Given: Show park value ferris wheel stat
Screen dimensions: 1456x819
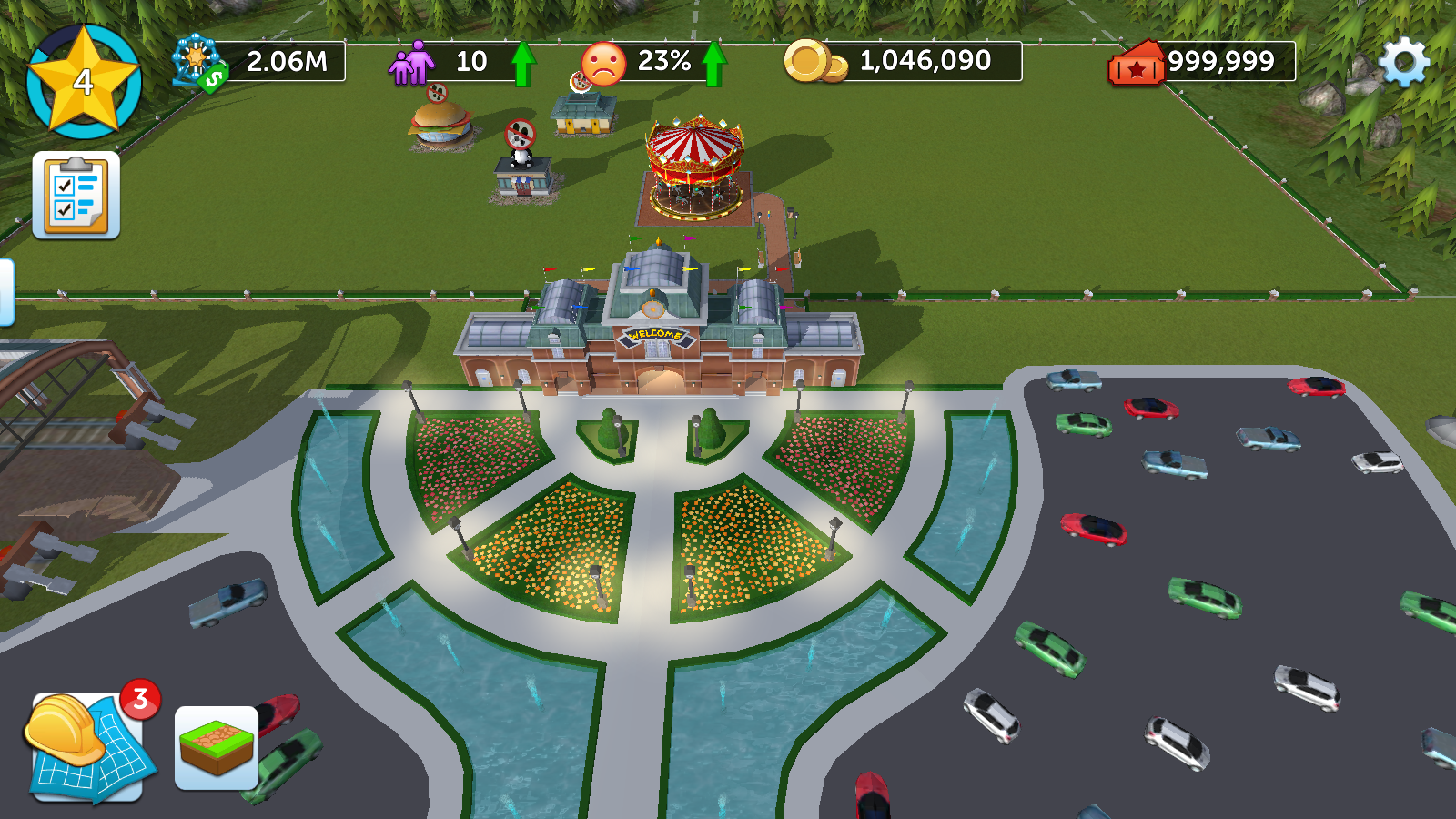Looking at the screenshot, I should point(259,62).
